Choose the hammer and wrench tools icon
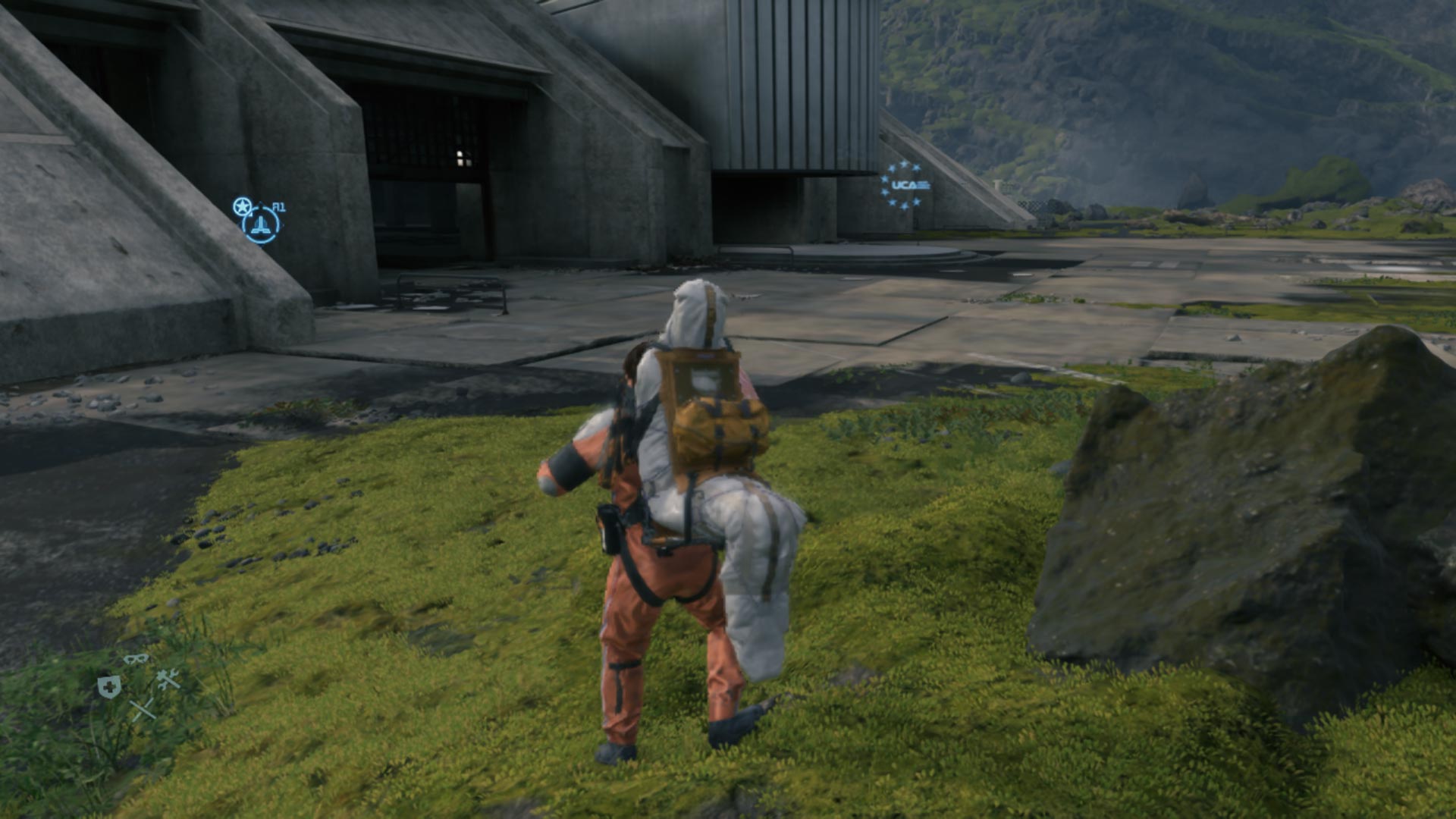The image size is (1456, 819). coord(168,679)
